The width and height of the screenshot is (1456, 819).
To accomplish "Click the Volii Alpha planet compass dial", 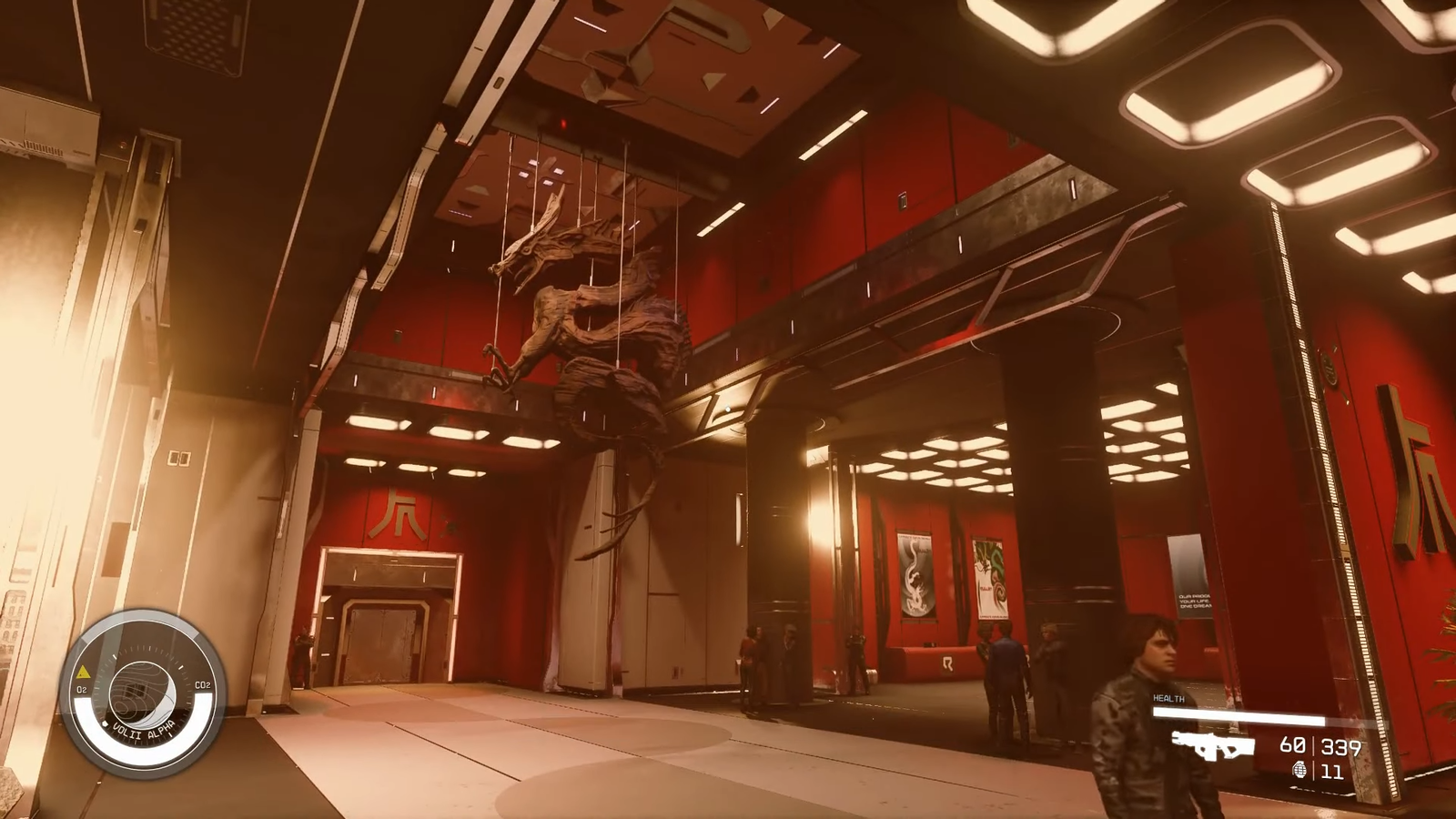I will (x=142, y=695).
